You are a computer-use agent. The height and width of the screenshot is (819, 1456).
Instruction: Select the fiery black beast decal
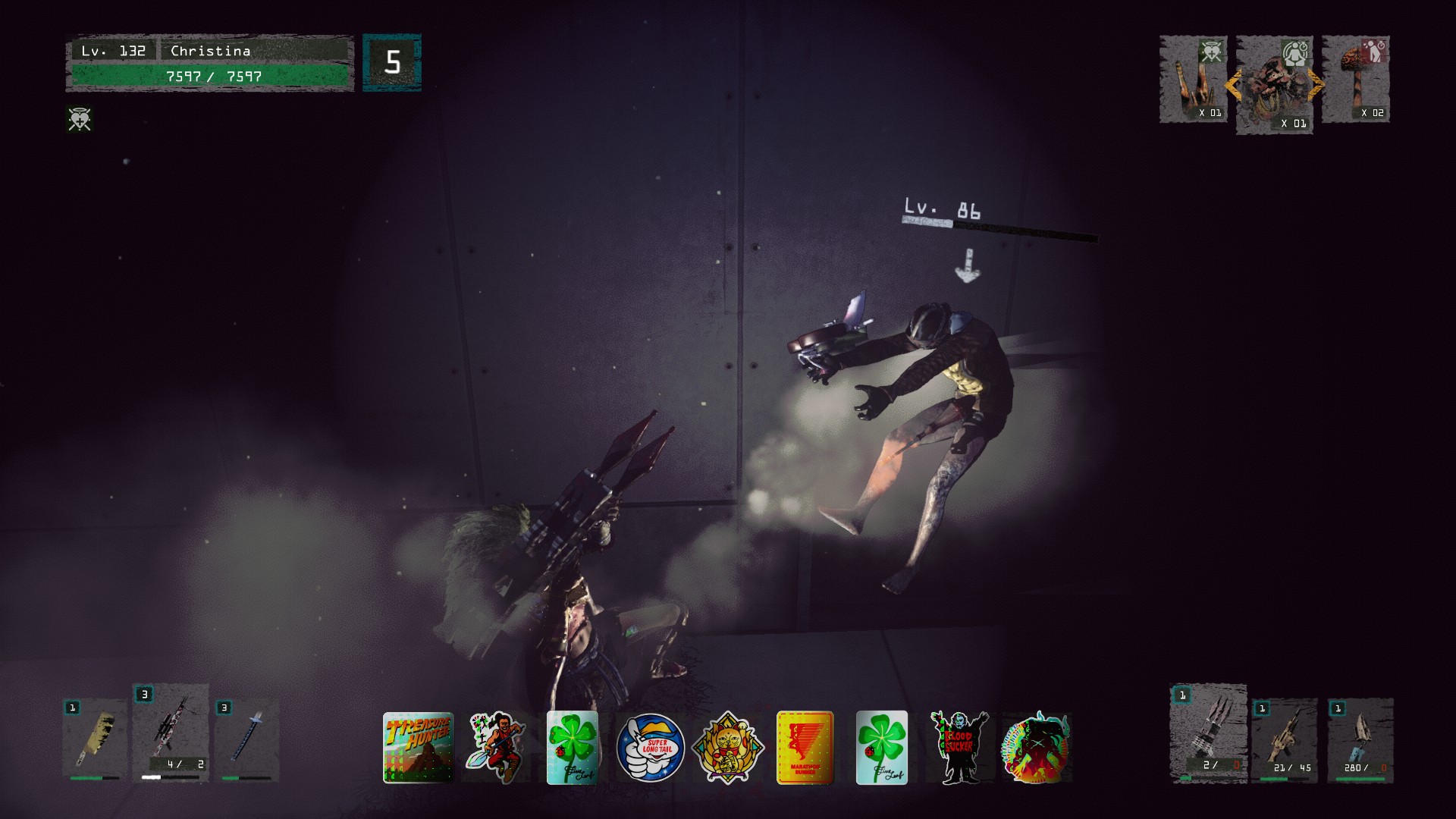(x=1036, y=748)
